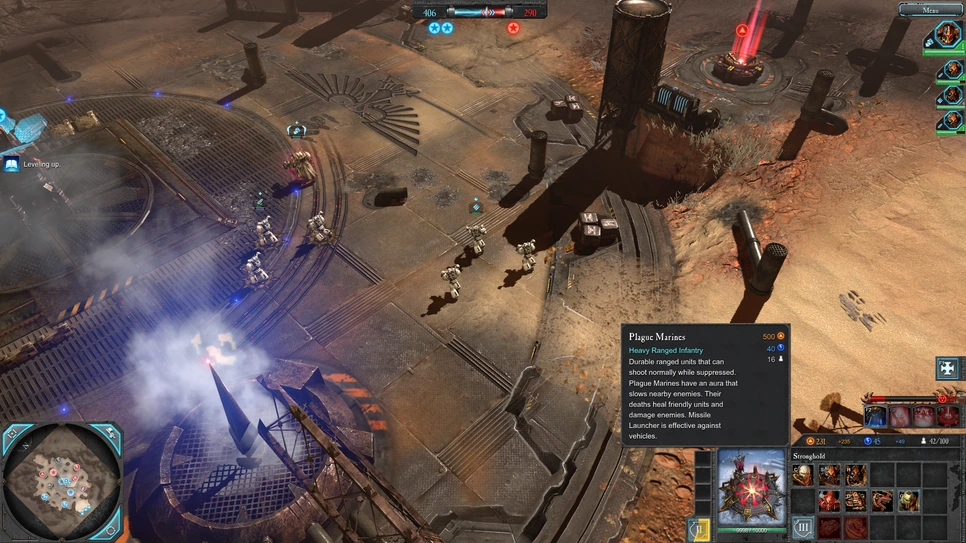Click the white cross button on right edge
The height and width of the screenshot is (543, 966).
947,368
